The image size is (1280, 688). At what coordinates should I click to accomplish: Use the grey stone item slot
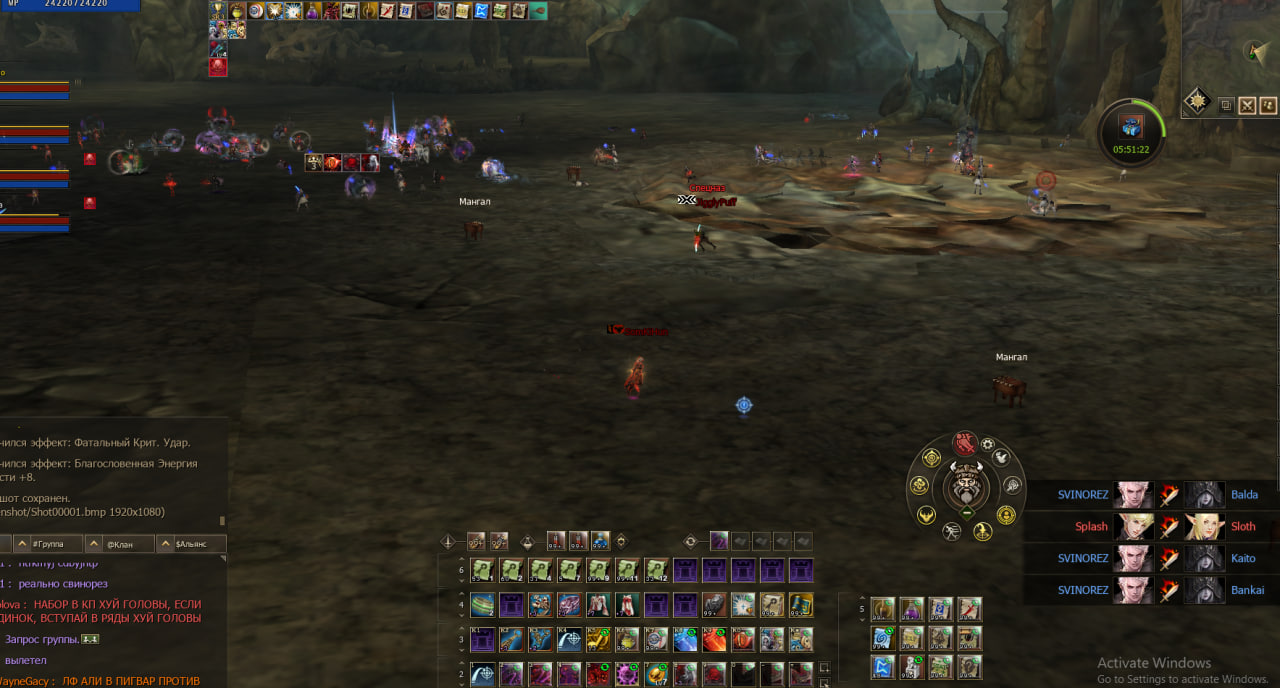[x=713, y=605]
